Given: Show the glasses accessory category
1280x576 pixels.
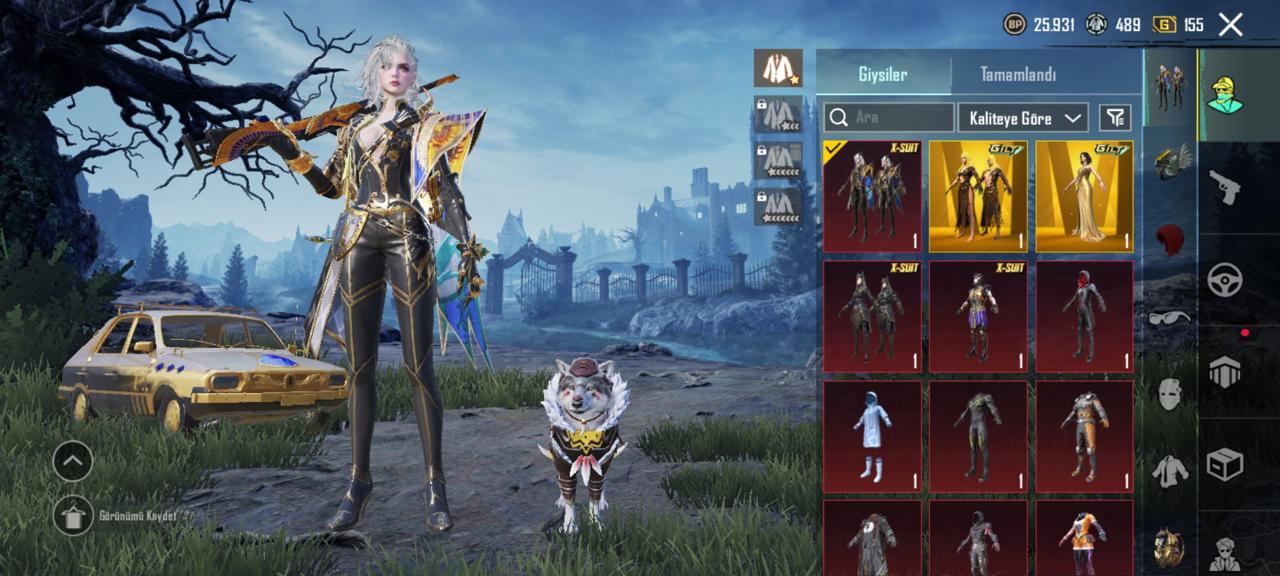Looking at the screenshot, I should [1169, 318].
